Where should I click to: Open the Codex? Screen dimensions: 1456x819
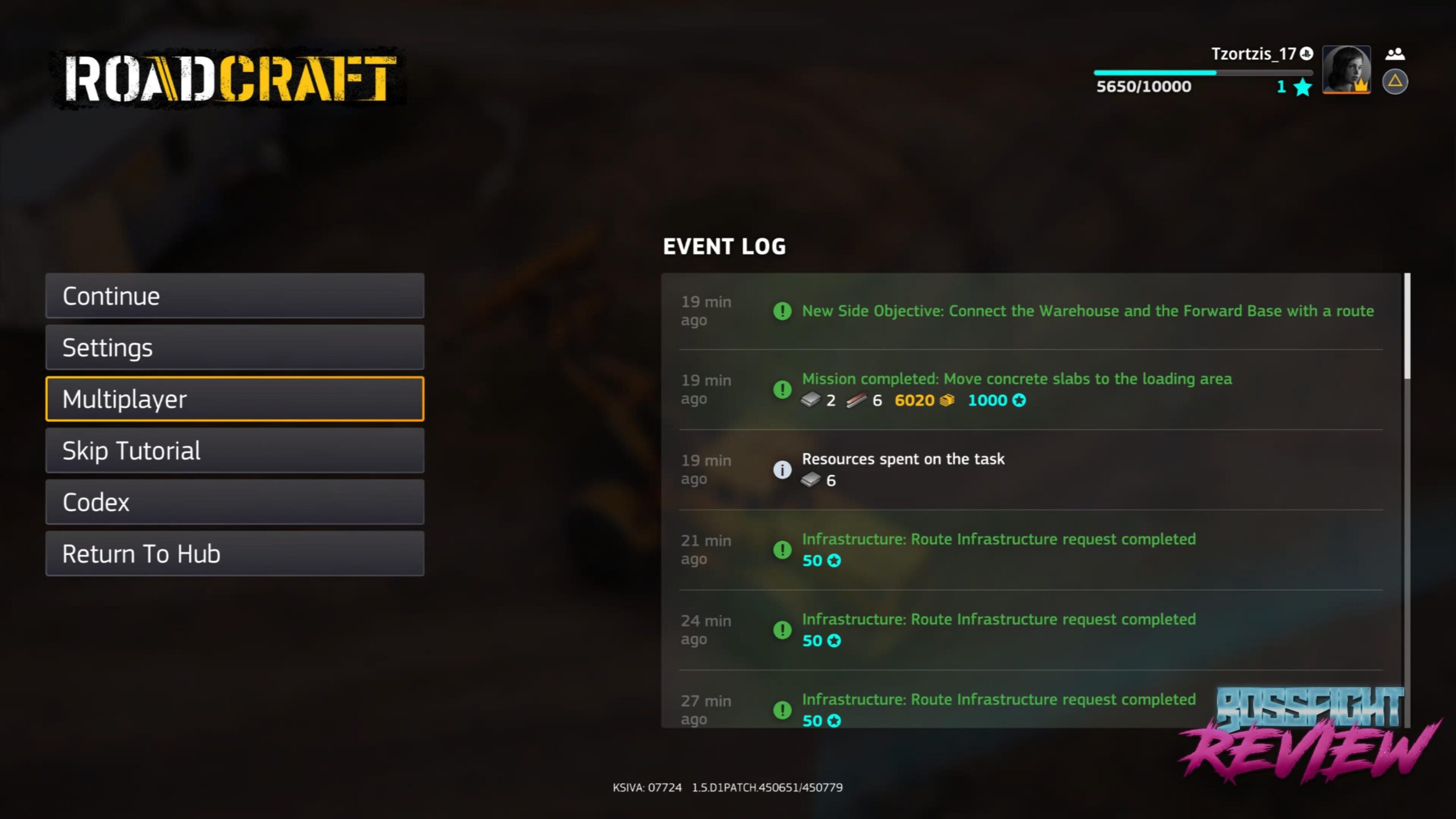pyautogui.click(x=235, y=502)
